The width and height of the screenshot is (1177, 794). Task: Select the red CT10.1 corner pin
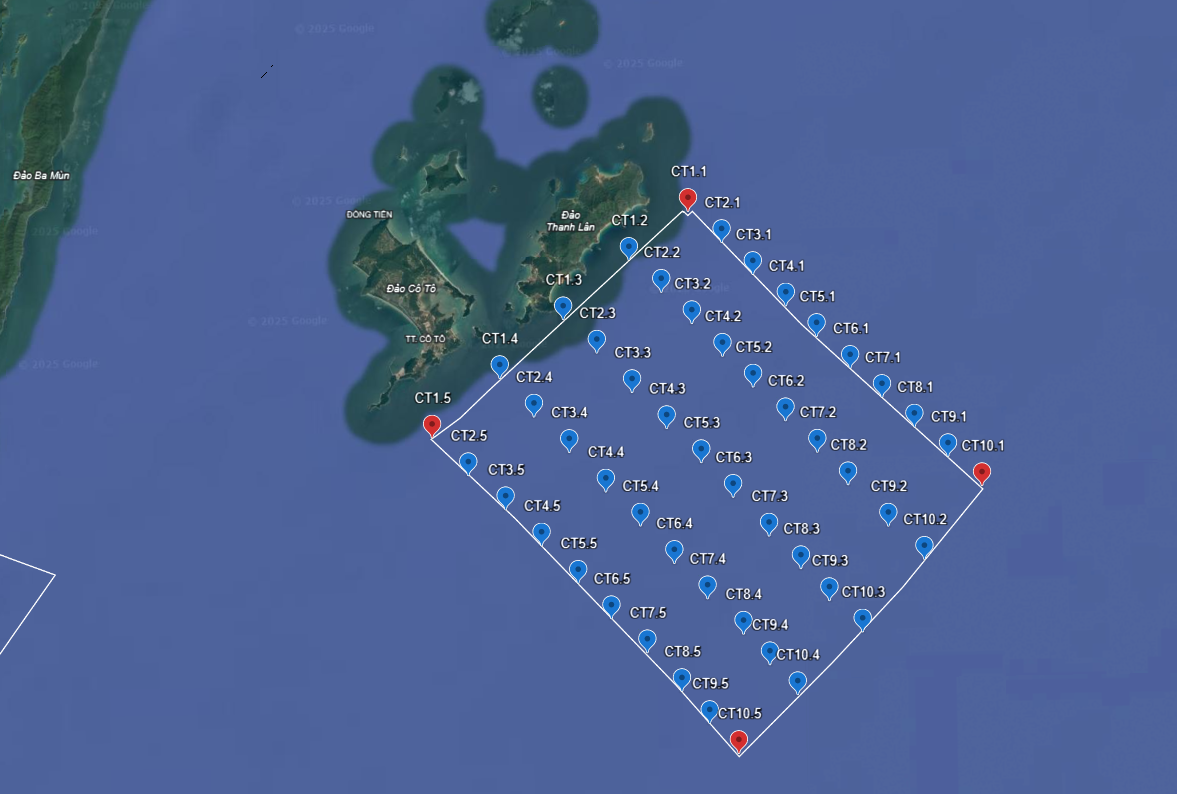pos(982,472)
